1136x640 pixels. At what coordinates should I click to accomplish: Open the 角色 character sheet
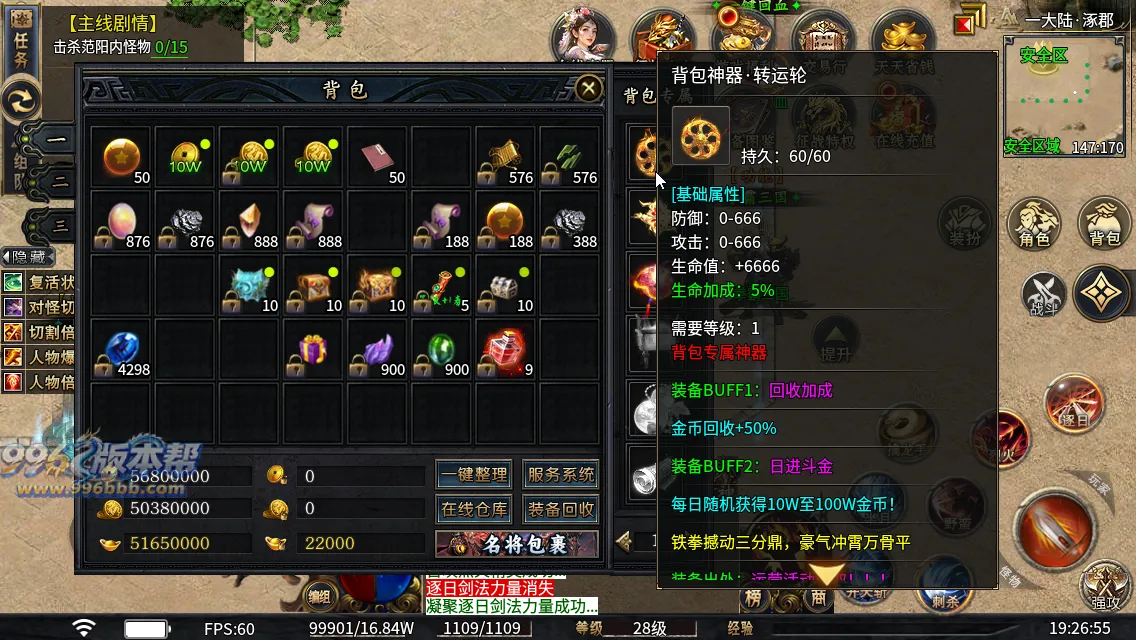tap(1034, 223)
